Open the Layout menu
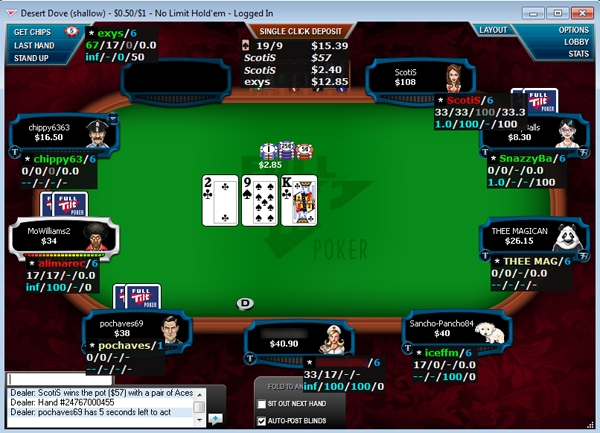Screen dimensions: 600x433 (x=493, y=30)
